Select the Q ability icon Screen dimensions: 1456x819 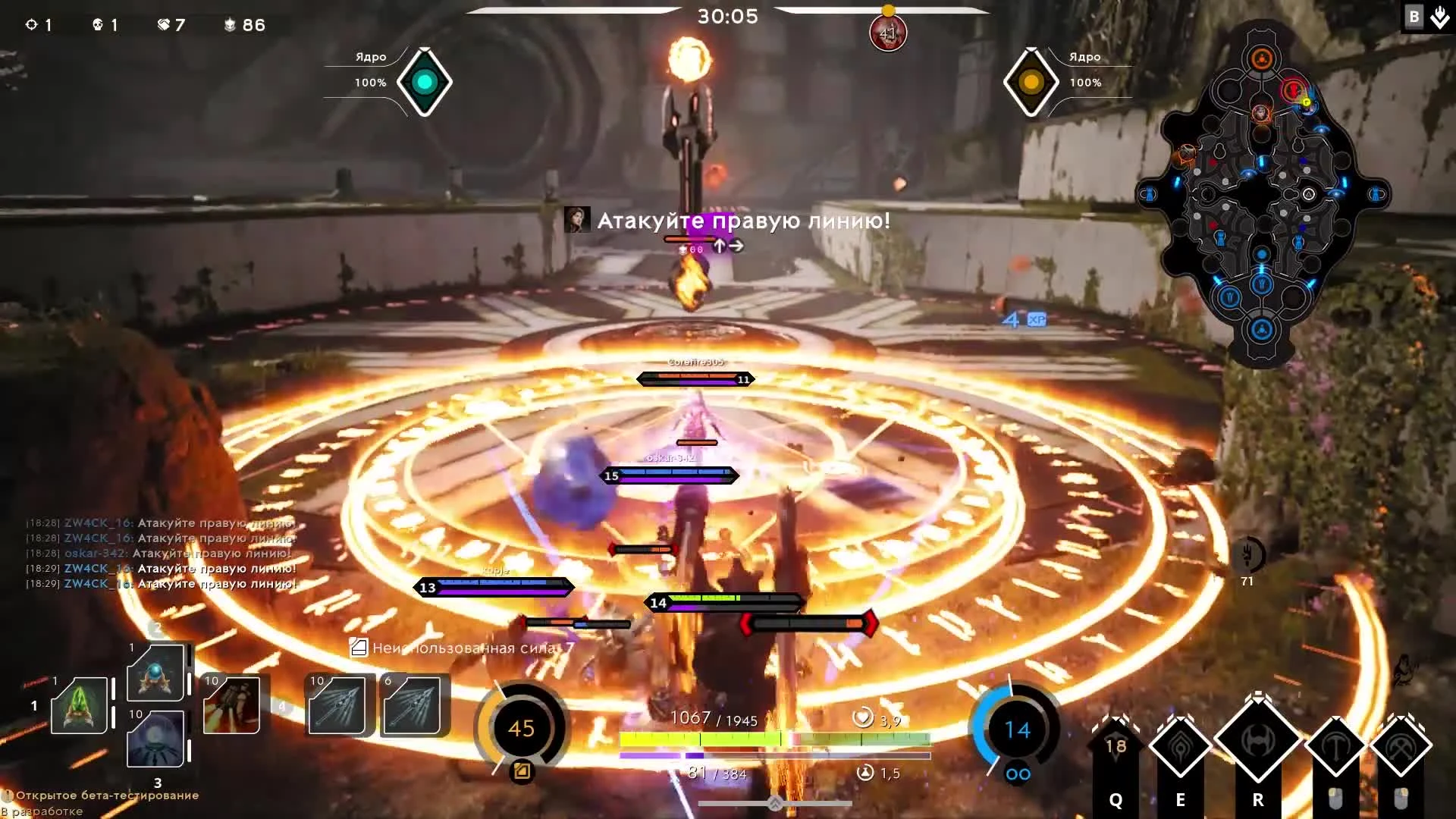(x=1115, y=747)
